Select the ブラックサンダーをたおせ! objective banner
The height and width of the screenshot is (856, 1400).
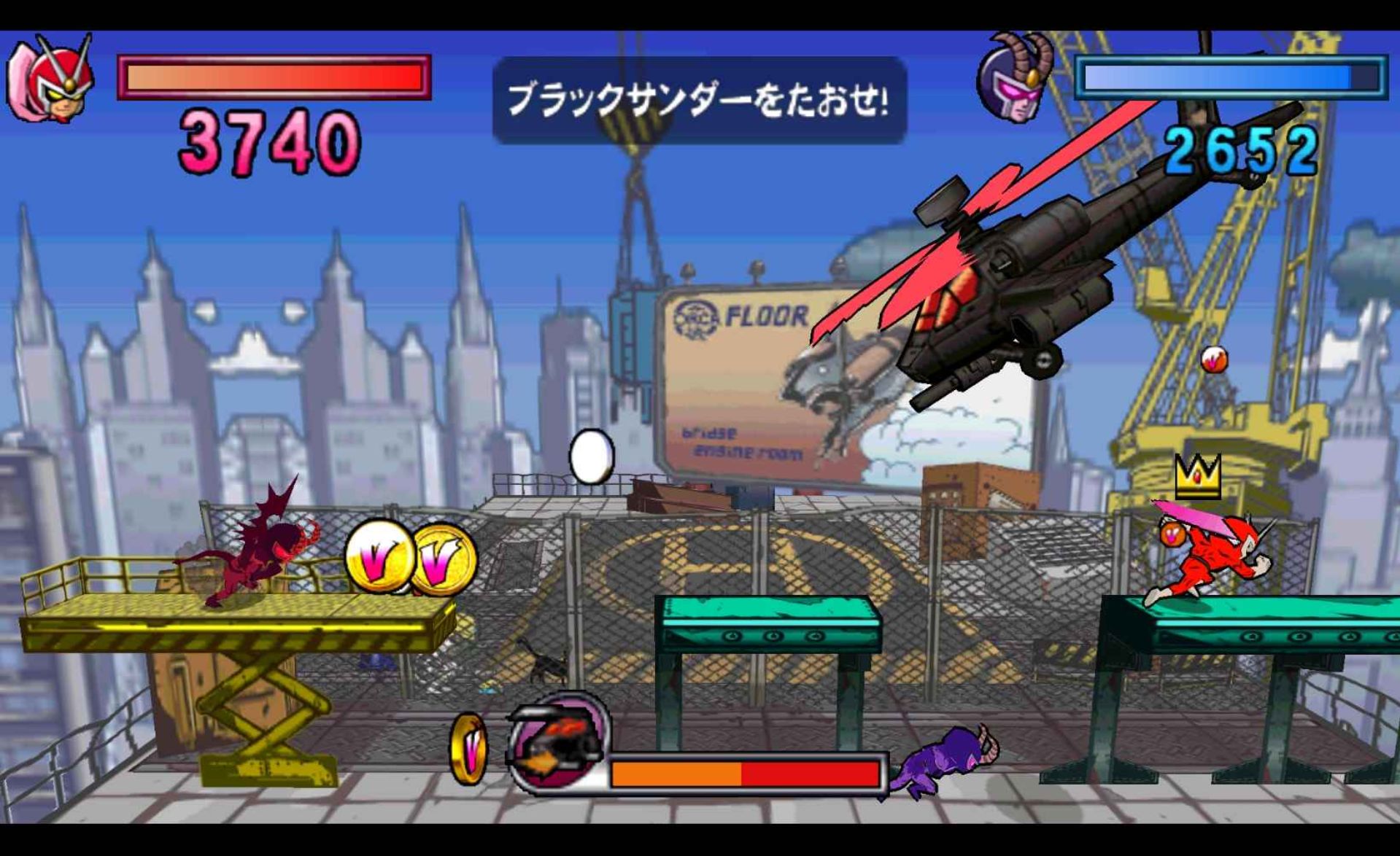(x=698, y=100)
